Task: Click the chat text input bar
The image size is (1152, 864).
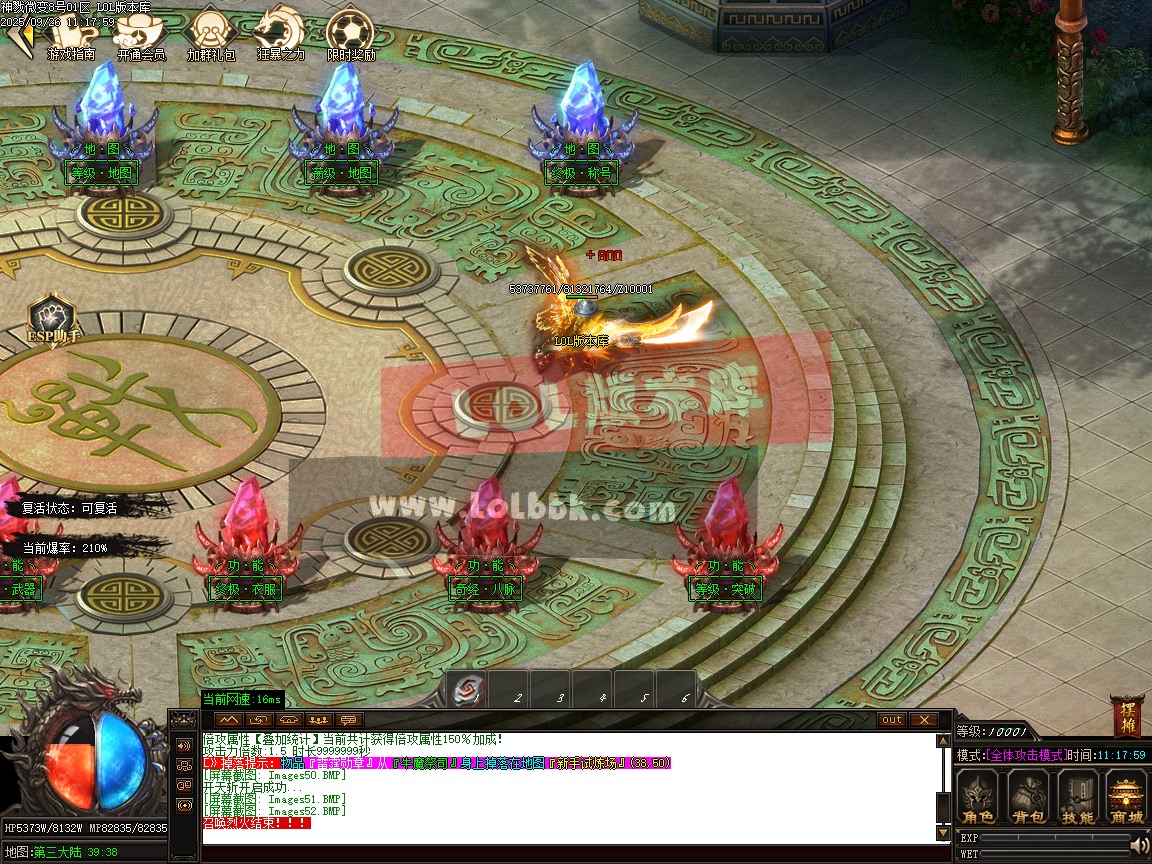Action: pyautogui.click(x=570, y=853)
